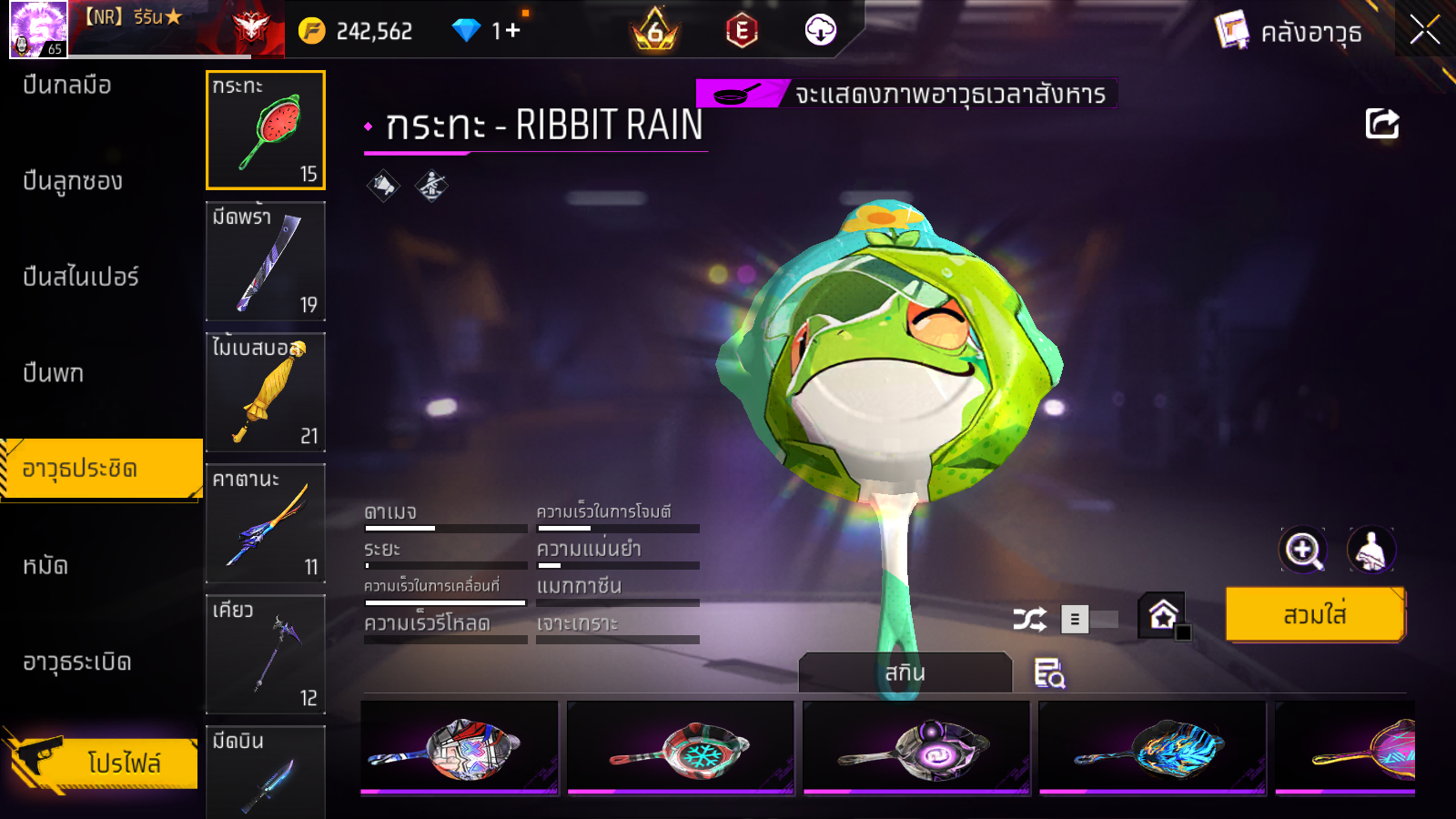The image size is (1456, 819).
Task: Choose the ปืนสไนเปอร์ category
Action: tap(81, 277)
